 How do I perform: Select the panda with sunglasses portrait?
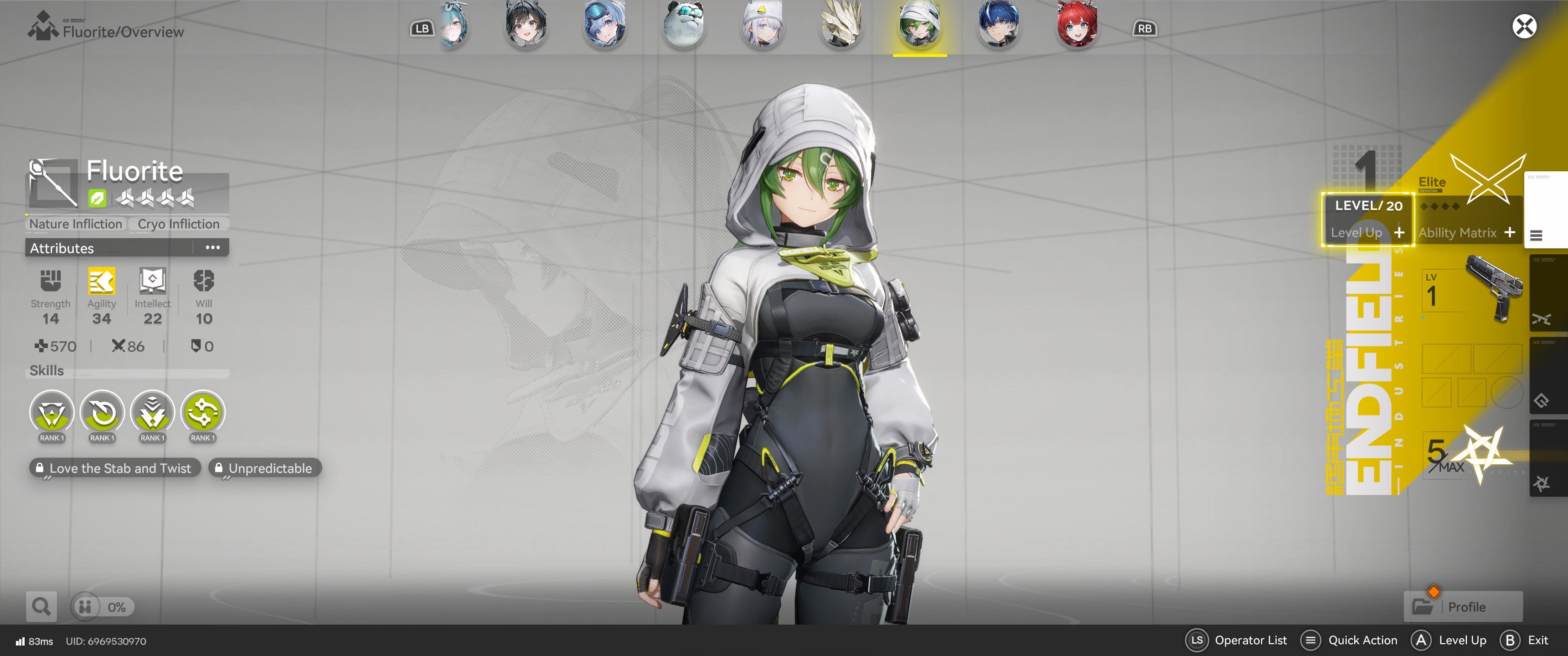tap(684, 26)
